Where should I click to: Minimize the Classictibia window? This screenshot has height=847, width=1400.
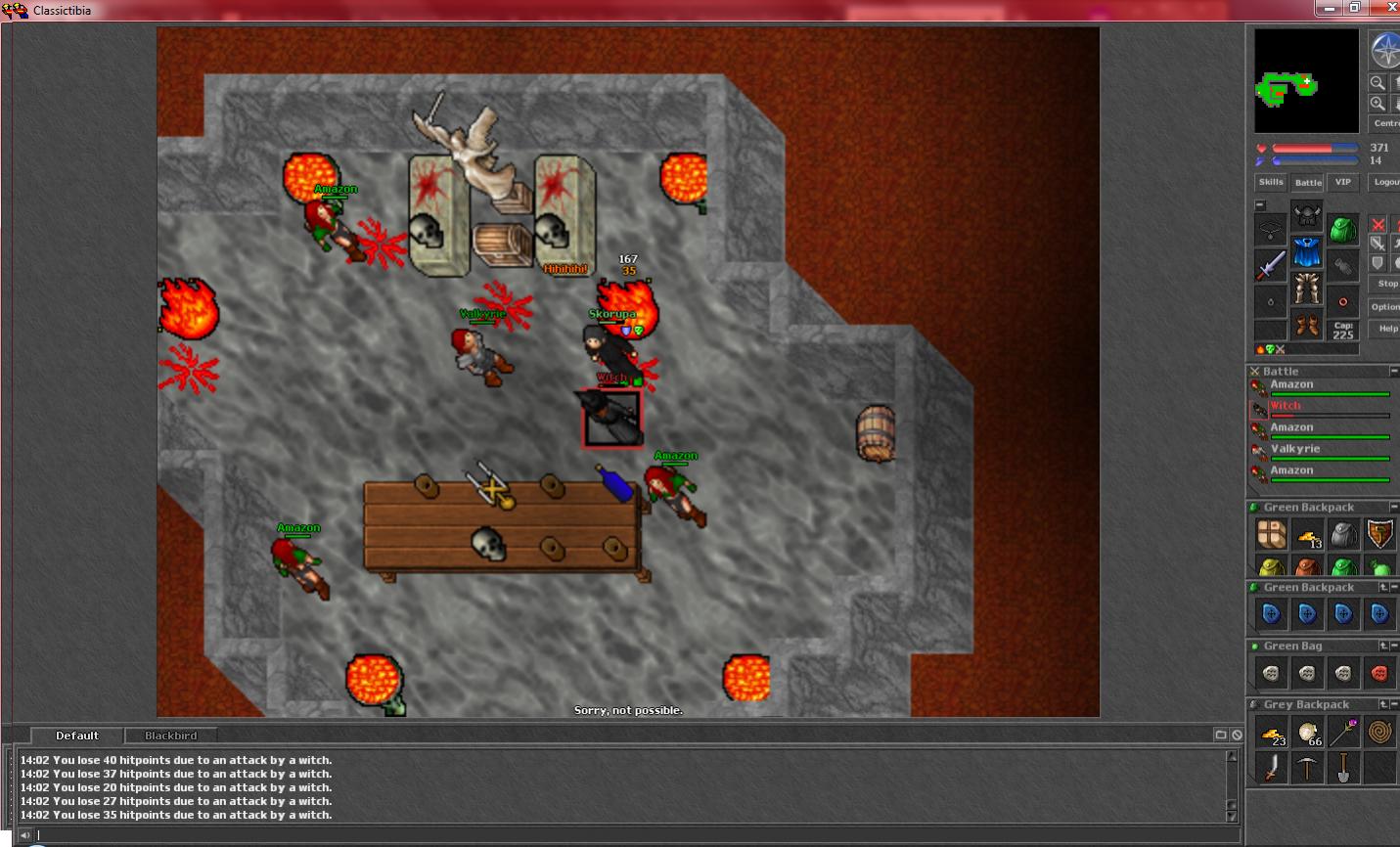pyautogui.click(x=1329, y=8)
